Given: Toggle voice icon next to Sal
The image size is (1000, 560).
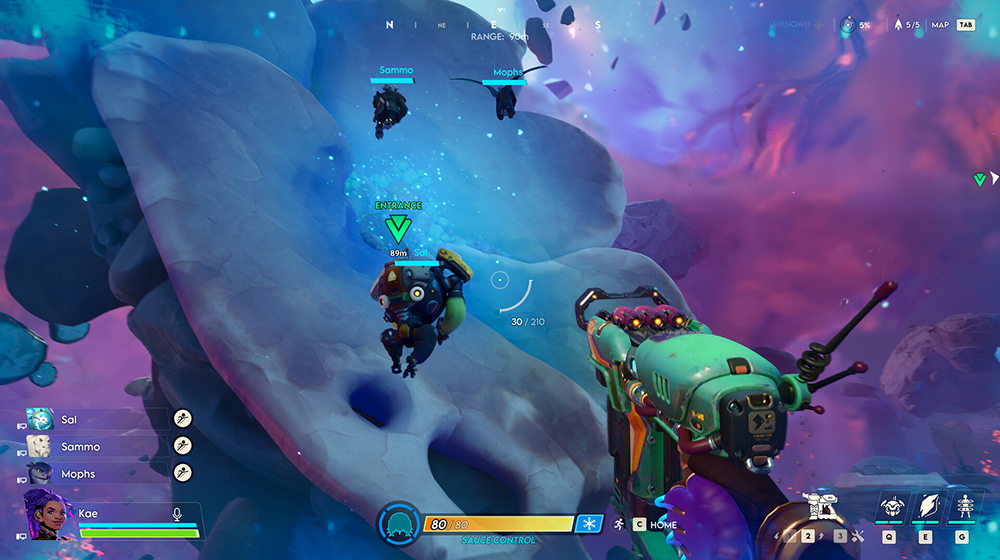Looking at the screenshot, I should pyautogui.click(x=182, y=419).
